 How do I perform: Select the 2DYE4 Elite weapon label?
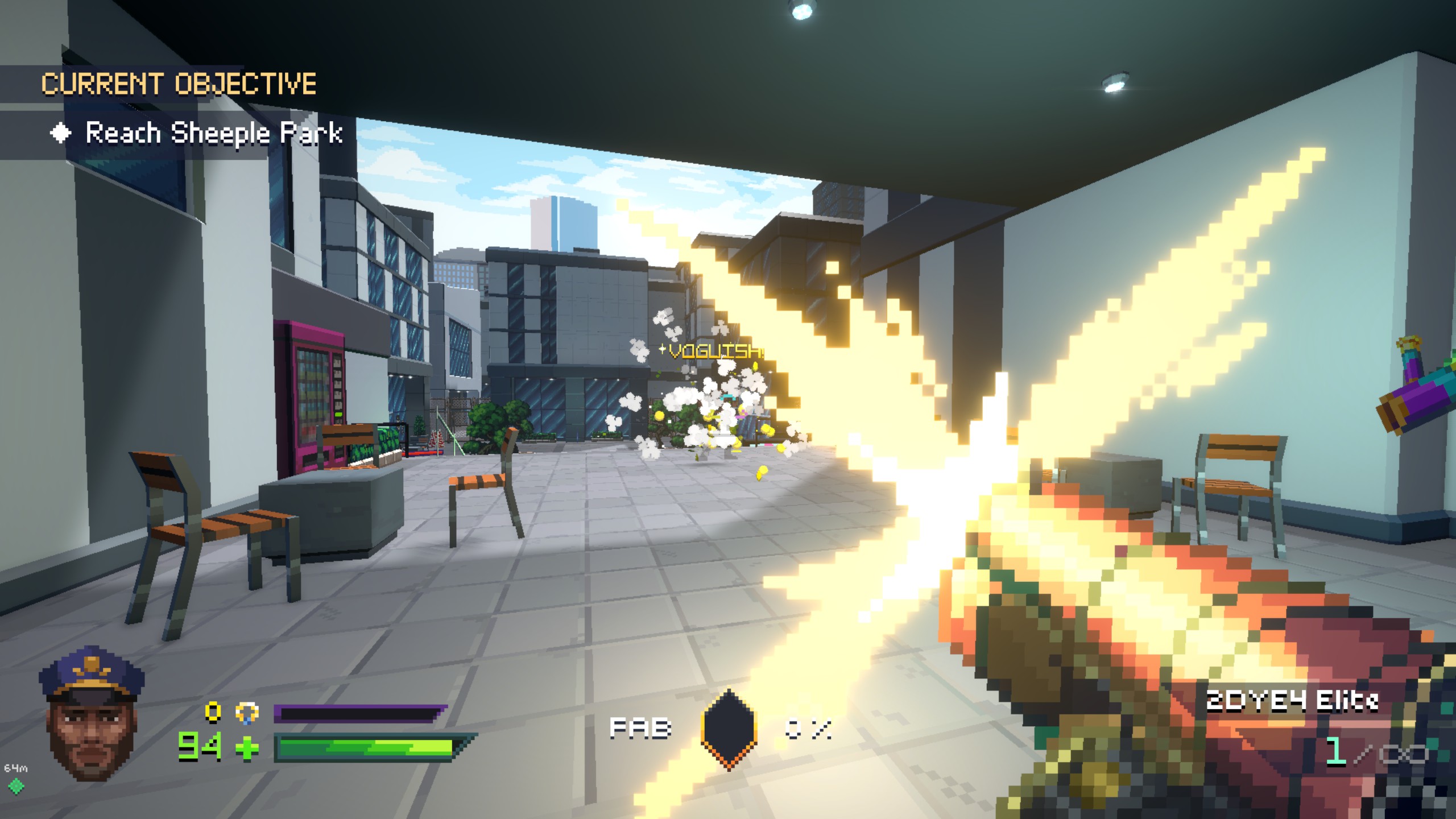coord(1292,701)
